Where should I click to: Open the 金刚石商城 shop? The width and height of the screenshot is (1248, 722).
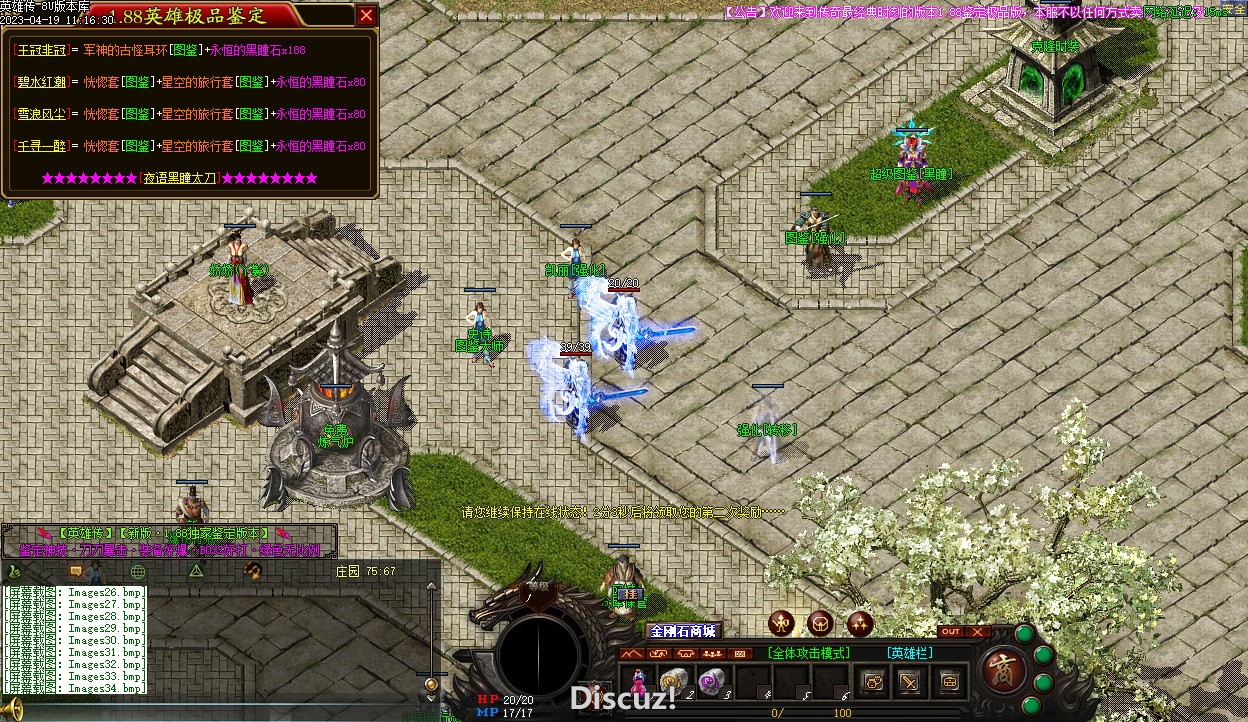(683, 631)
